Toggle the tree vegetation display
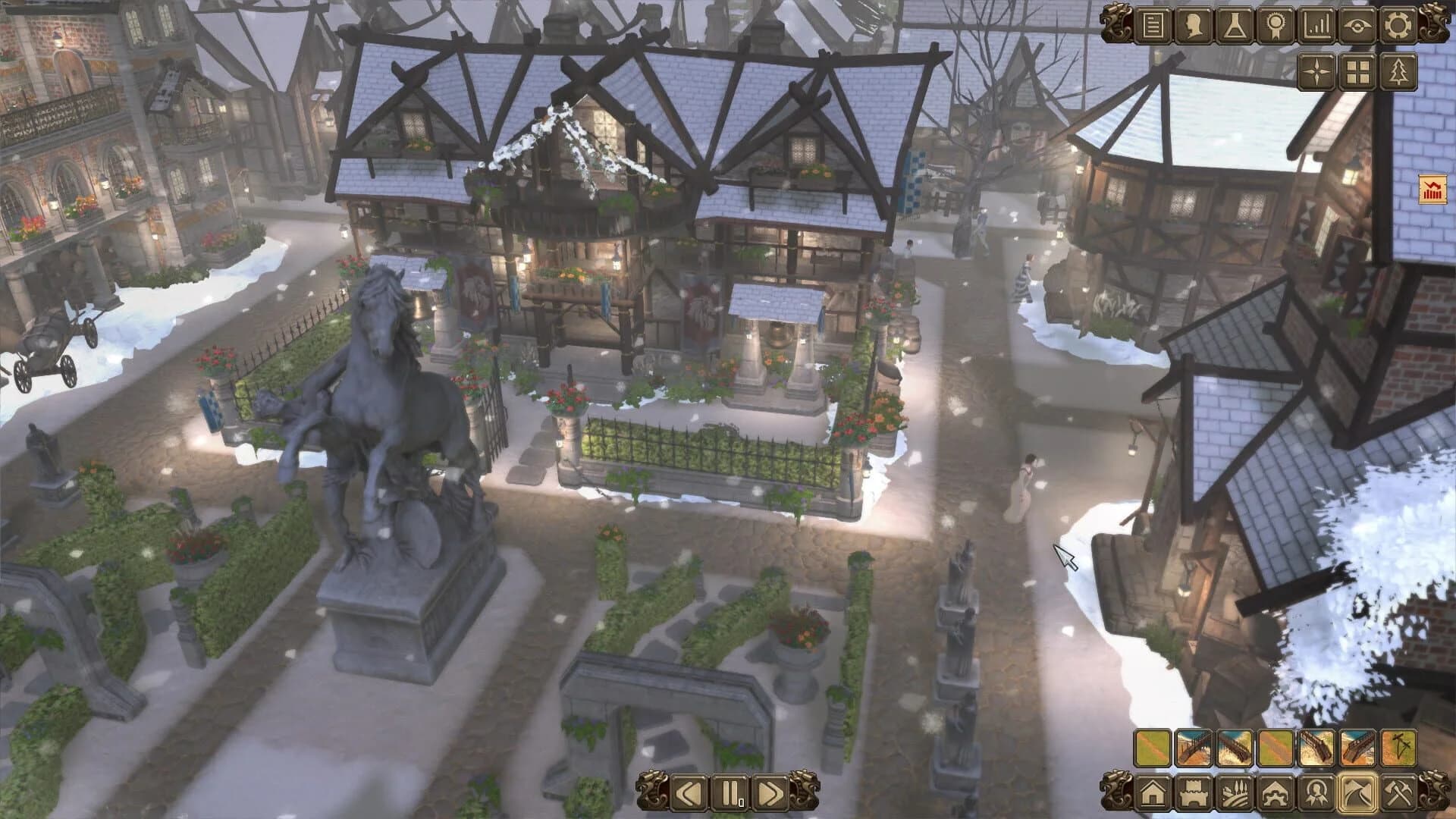The width and height of the screenshot is (1456, 819). click(1398, 72)
